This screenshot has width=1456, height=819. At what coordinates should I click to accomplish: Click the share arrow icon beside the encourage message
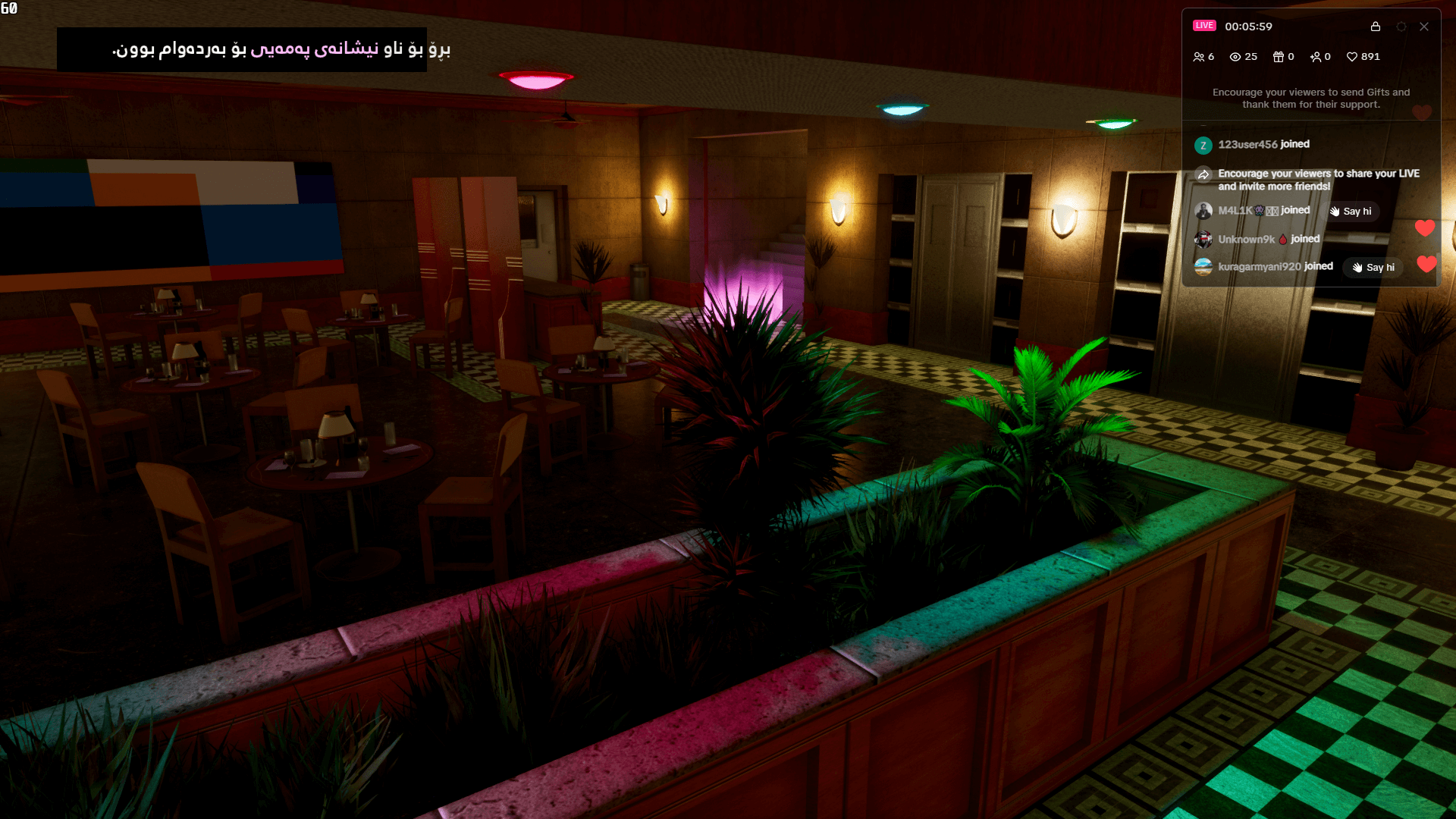tap(1204, 174)
